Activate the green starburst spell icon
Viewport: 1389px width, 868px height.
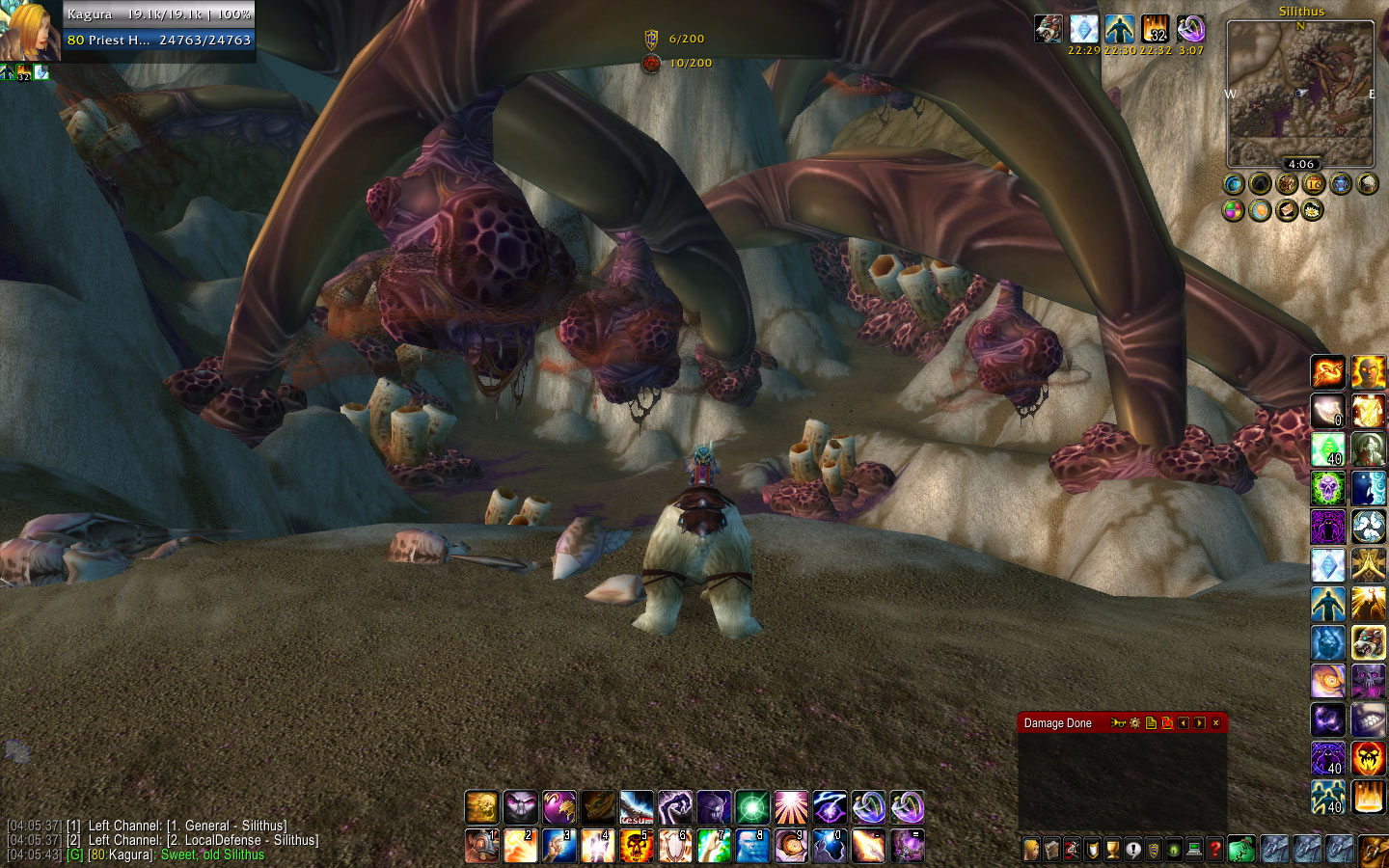(x=752, y=807)
